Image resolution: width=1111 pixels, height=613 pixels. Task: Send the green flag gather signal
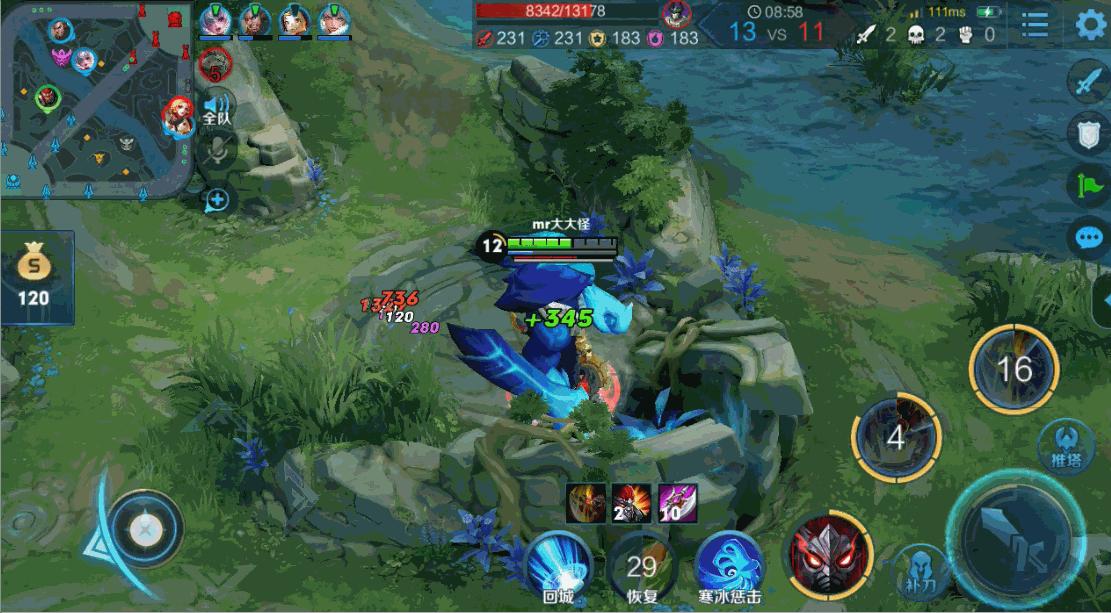[1087, 185]
